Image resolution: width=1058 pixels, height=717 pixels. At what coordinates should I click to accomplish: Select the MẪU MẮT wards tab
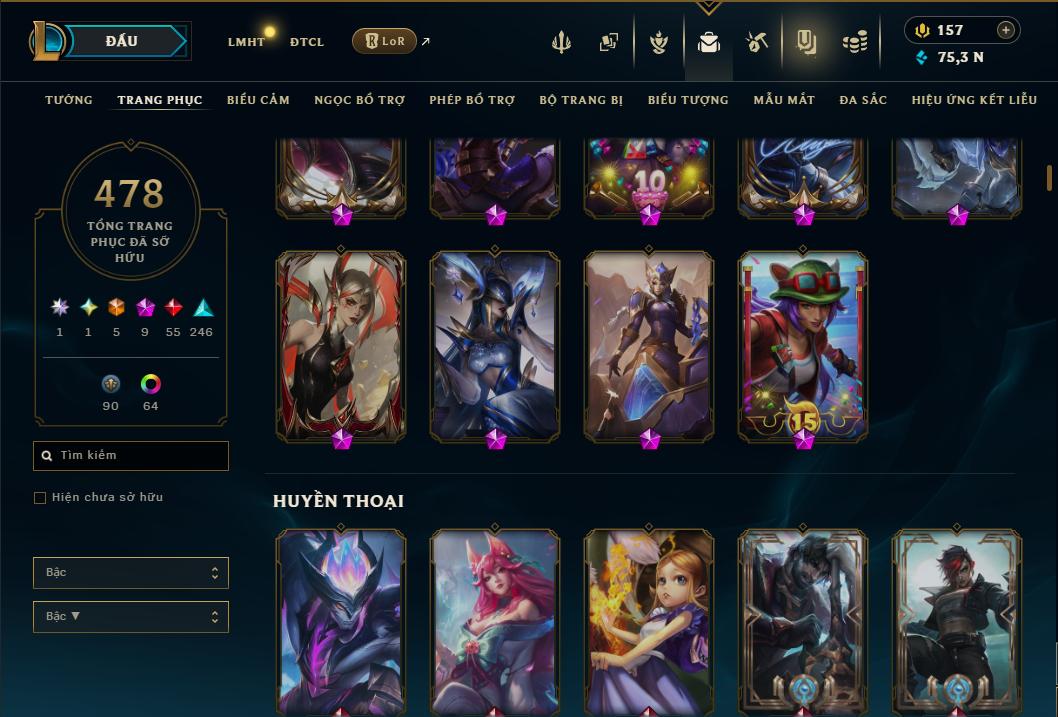click(x=784, y=100)
